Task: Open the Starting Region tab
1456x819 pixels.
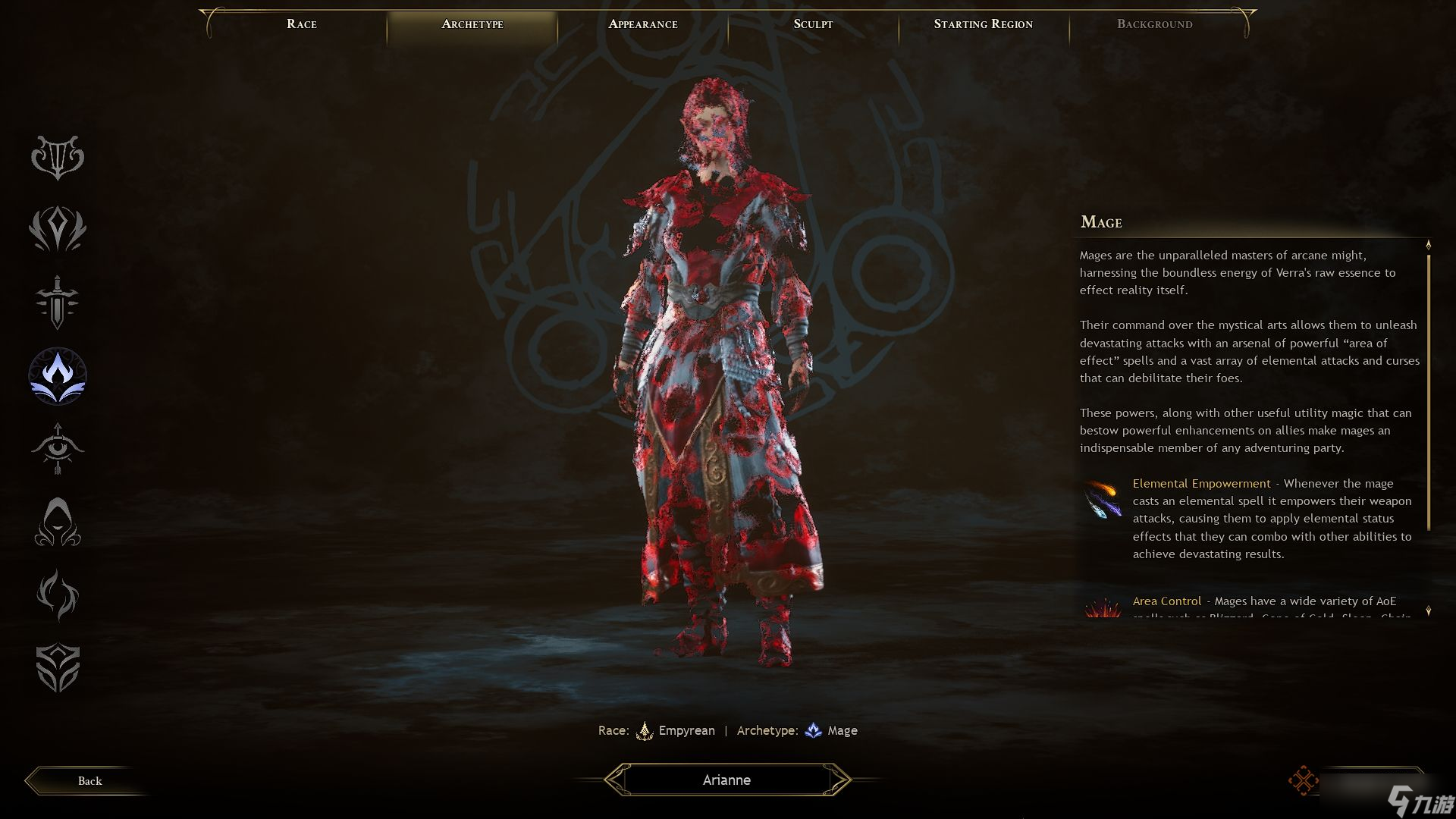Action: click(983, 24)
